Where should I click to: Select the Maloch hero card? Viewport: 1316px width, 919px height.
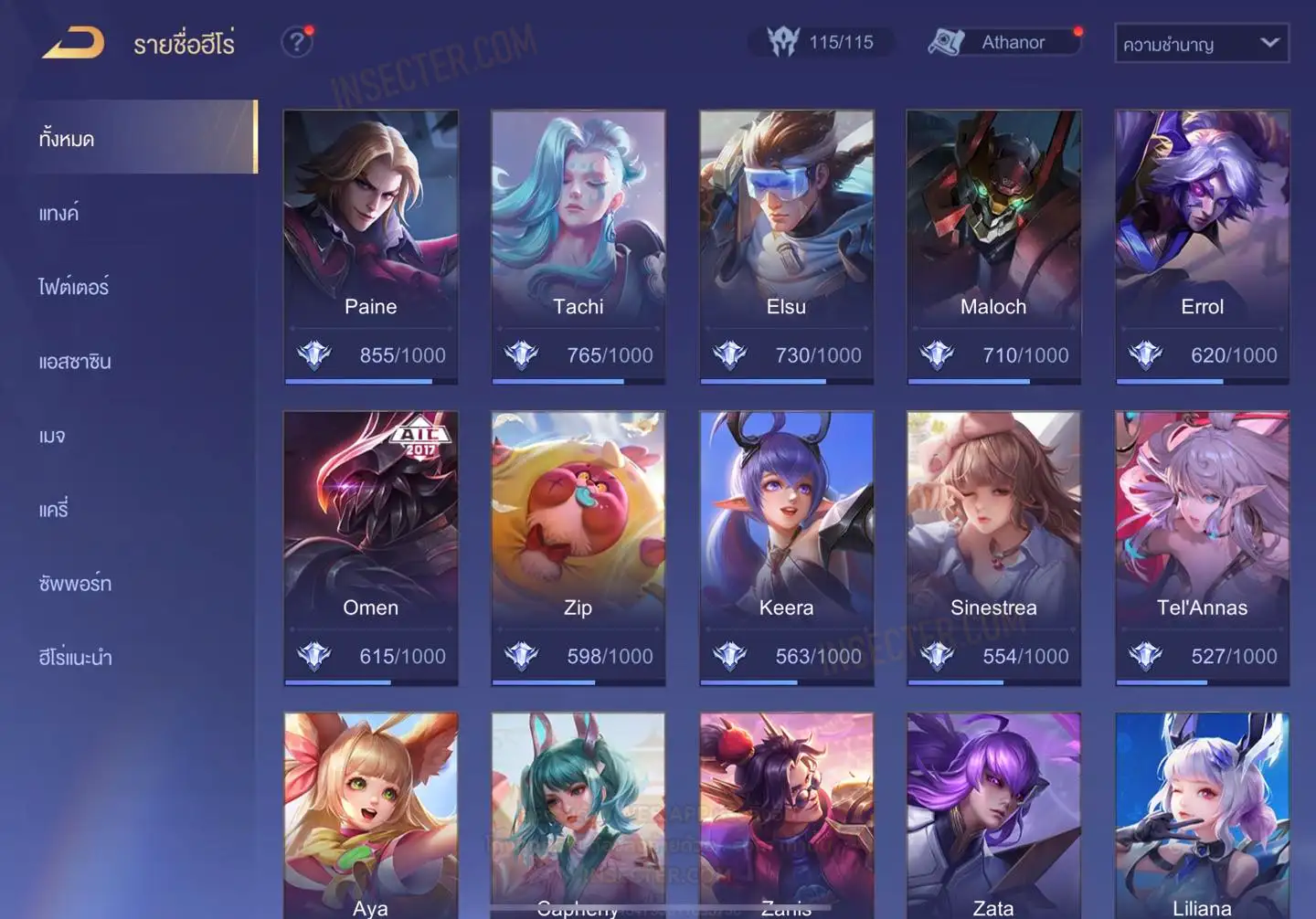[993, 247]
